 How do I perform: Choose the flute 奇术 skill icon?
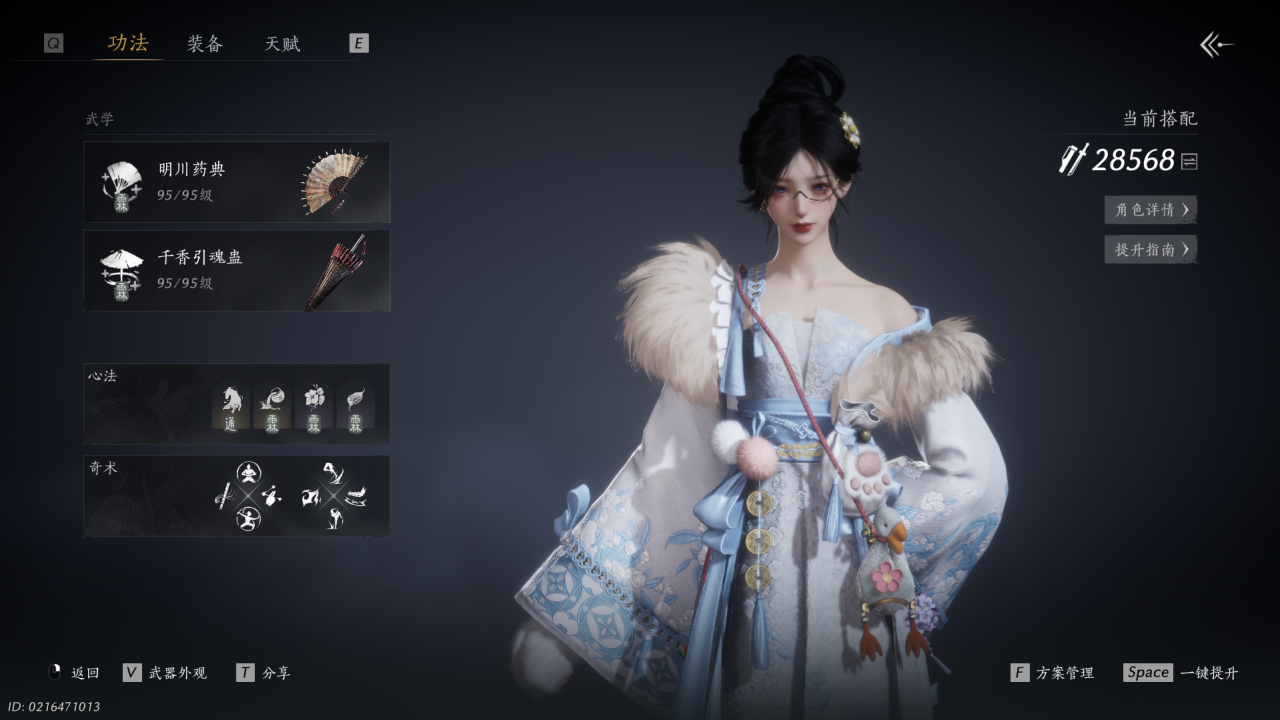point(224,495)
